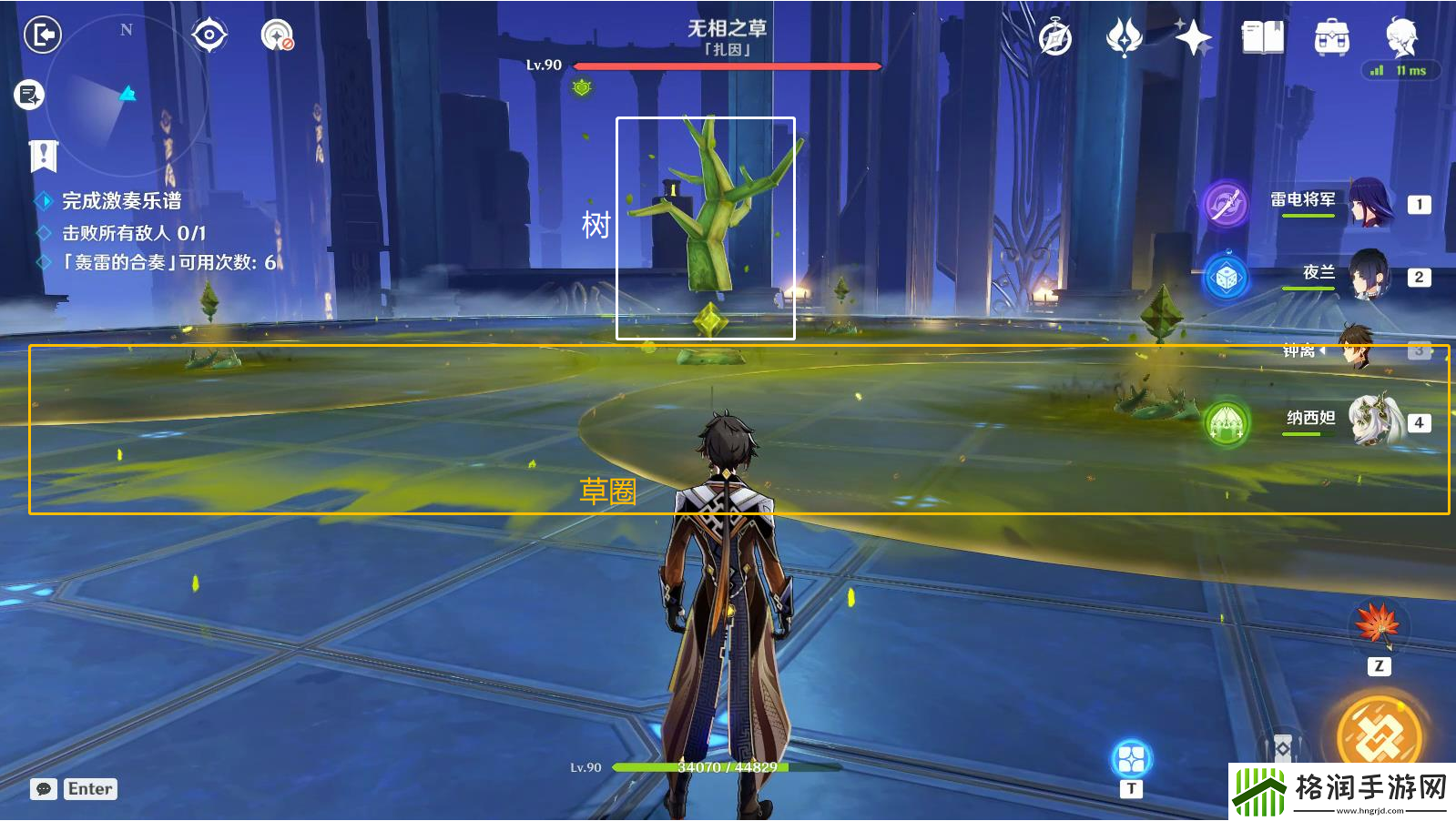The image size is (1456, 821).
Task: Switch to party member 雷电将军
Action: [x=1369, y=203]
